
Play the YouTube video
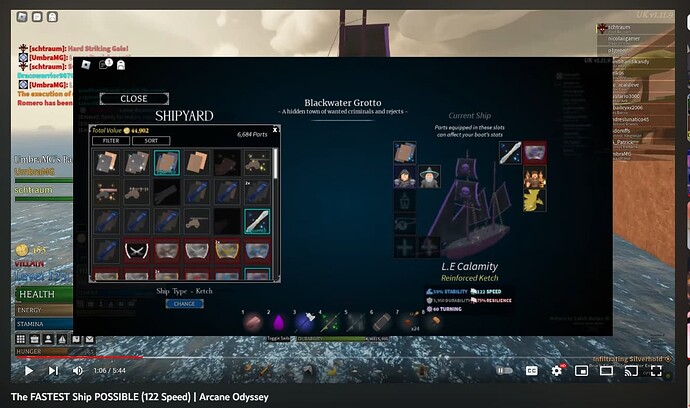point(28,371)
